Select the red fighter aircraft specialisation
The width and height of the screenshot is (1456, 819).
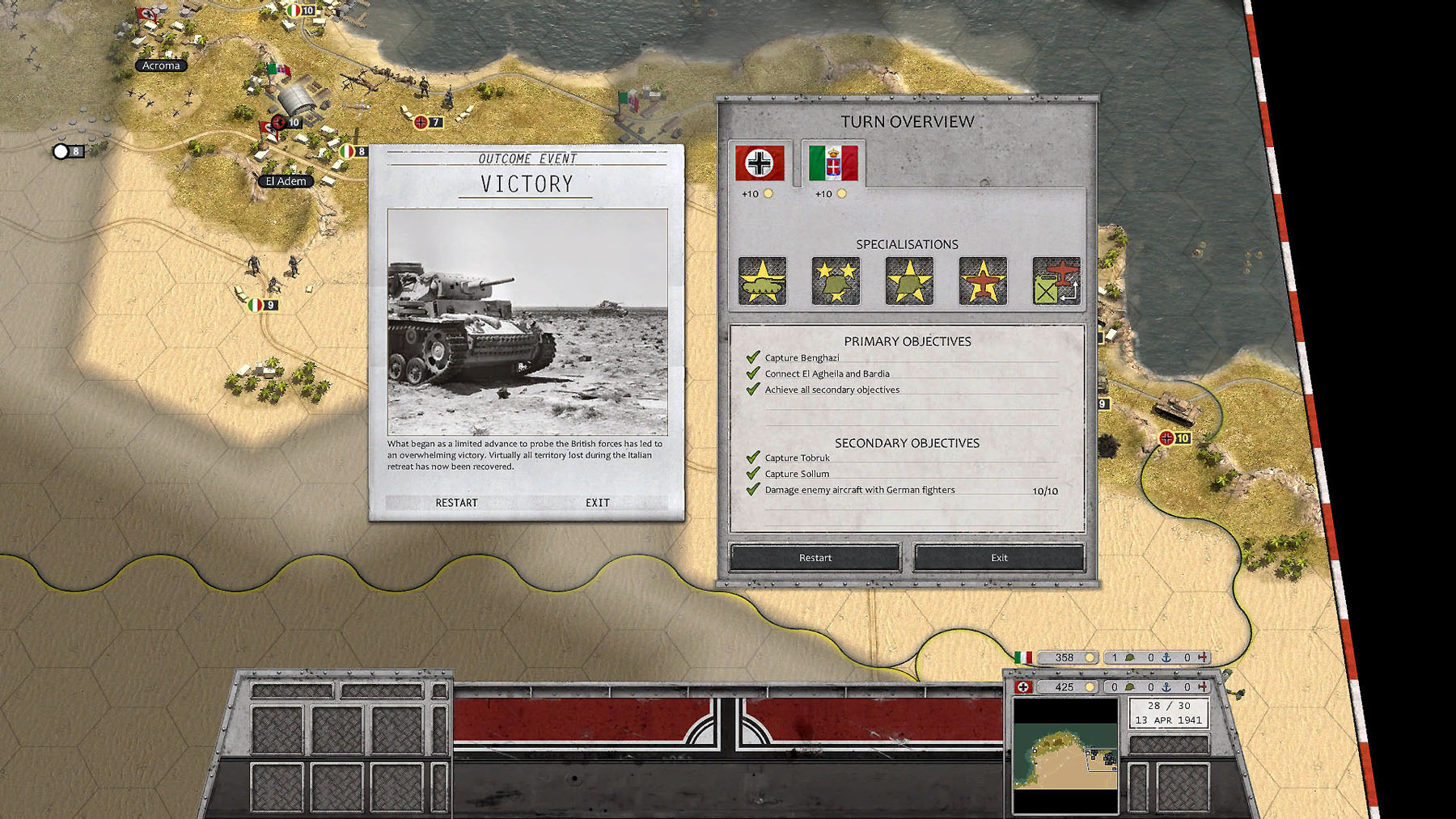(981, 281)
